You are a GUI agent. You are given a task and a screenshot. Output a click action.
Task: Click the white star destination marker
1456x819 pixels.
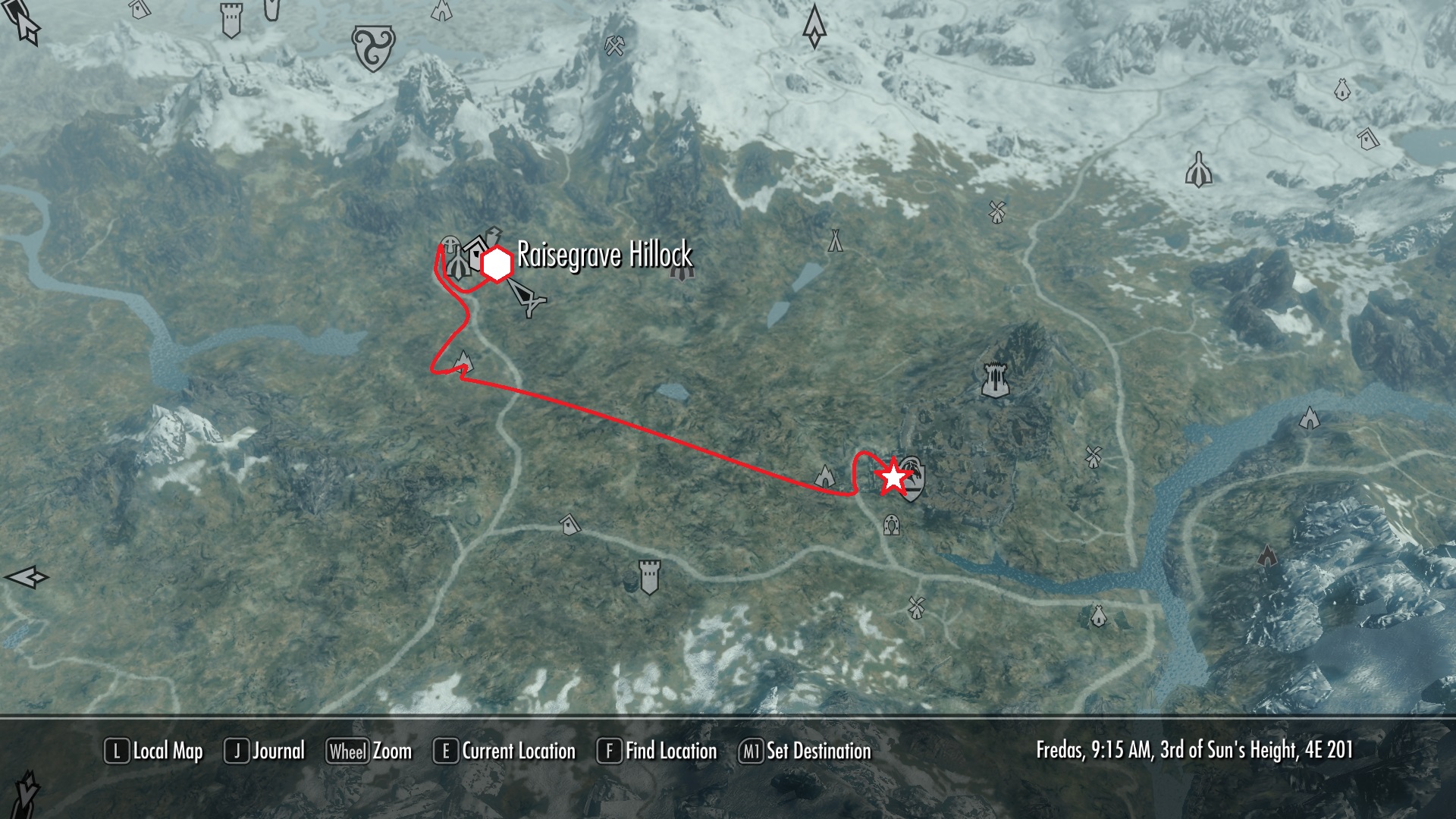[893, 478]
